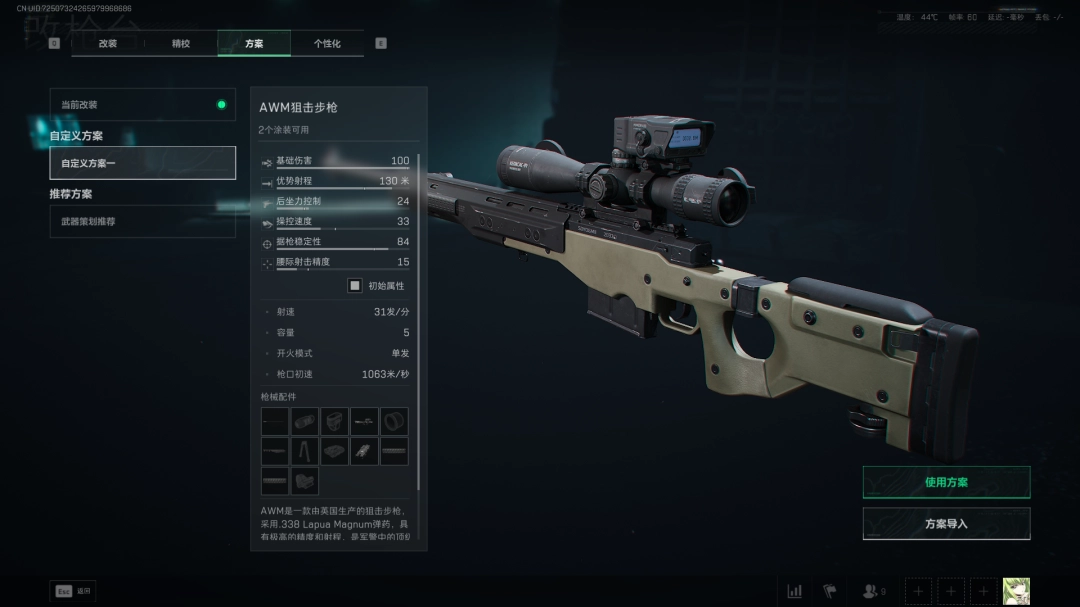Open the bar chart statistics icon
The image size is (1080, 607).
point(795,591)
